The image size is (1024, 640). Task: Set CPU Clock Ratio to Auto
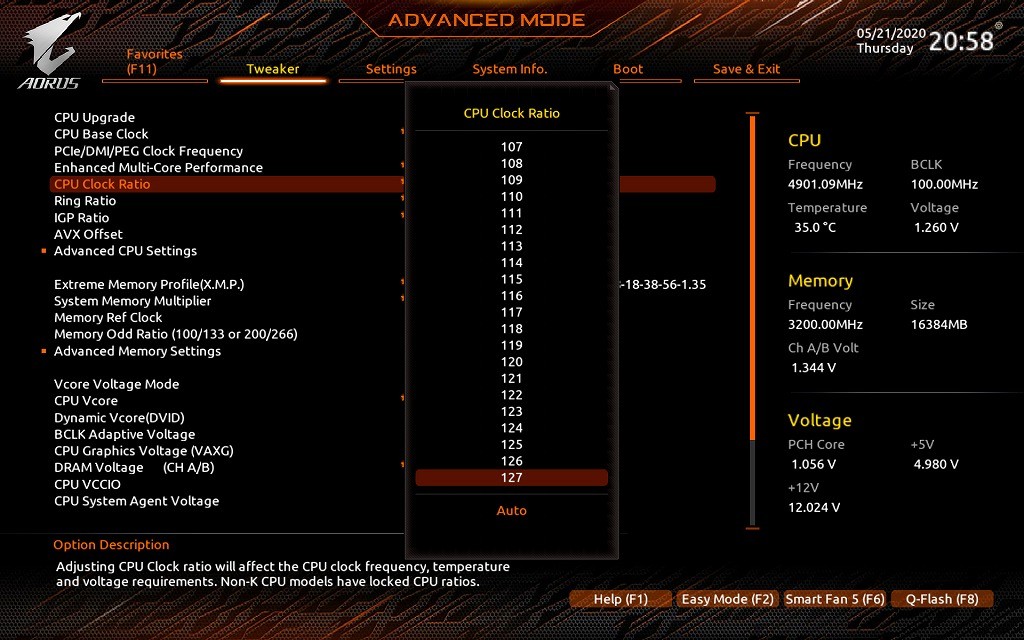pos(512,511)
